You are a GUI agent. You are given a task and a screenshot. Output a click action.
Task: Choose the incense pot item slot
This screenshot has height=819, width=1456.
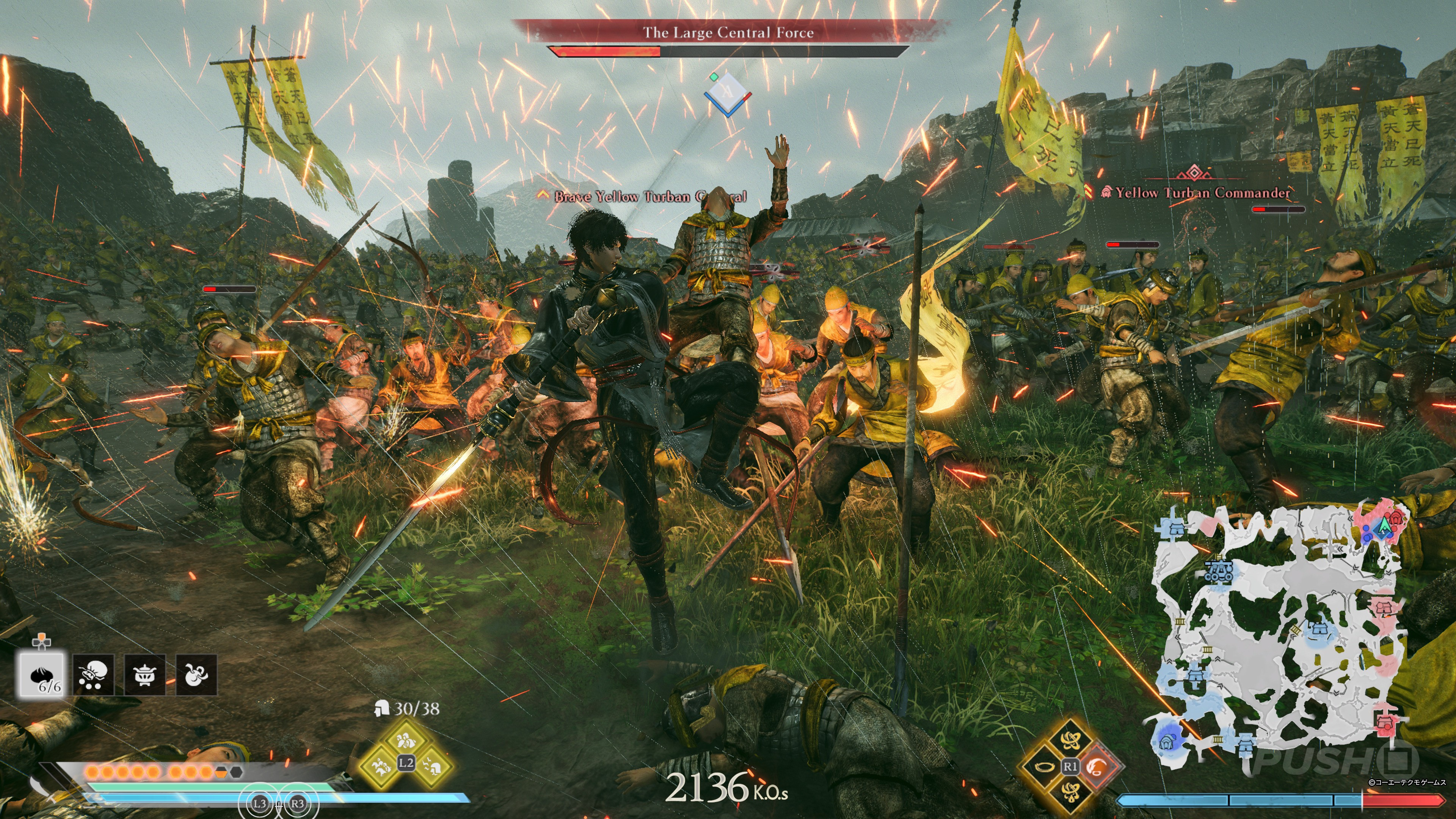(145, 675)
